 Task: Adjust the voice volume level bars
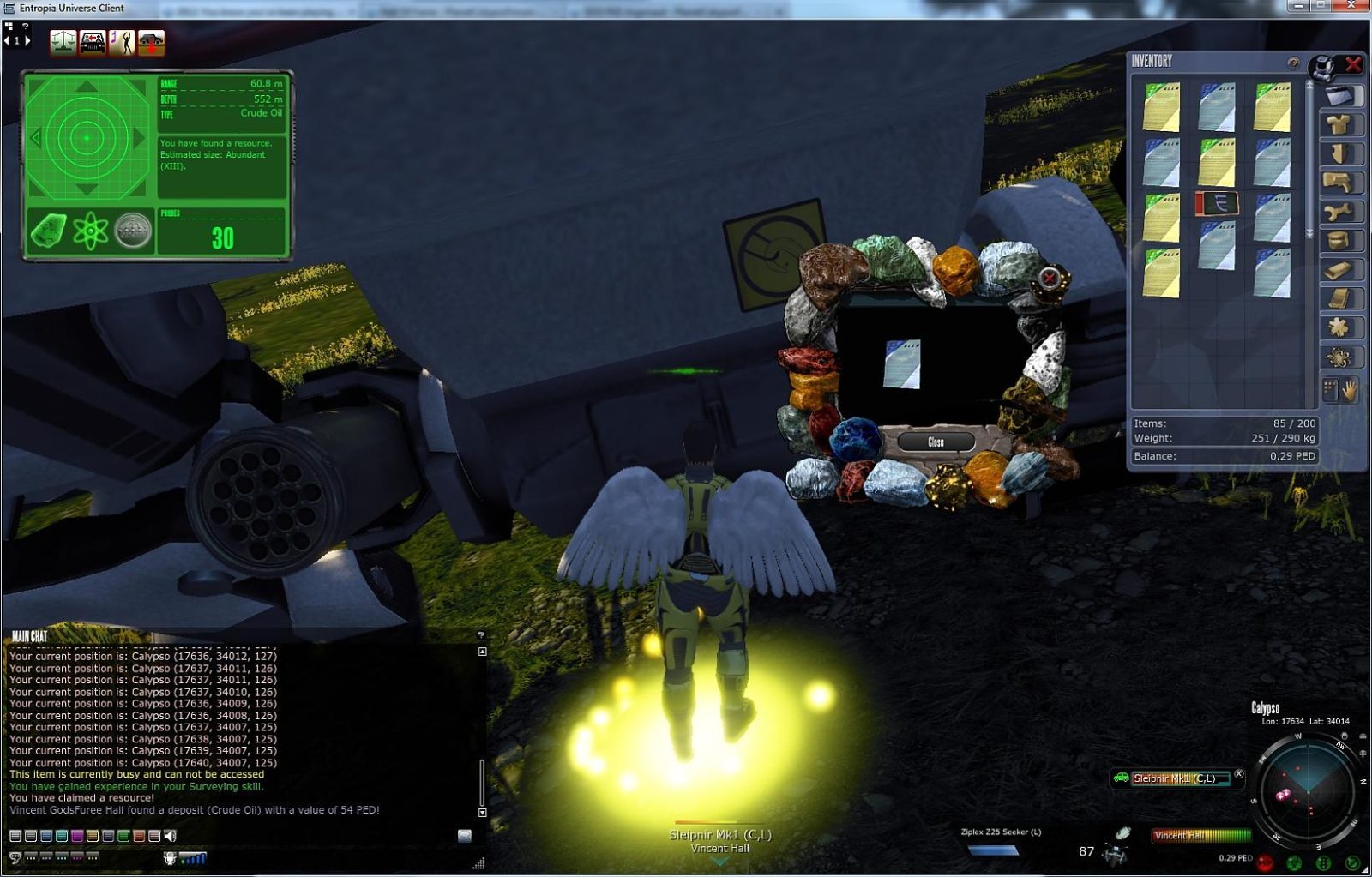(192, 857)
